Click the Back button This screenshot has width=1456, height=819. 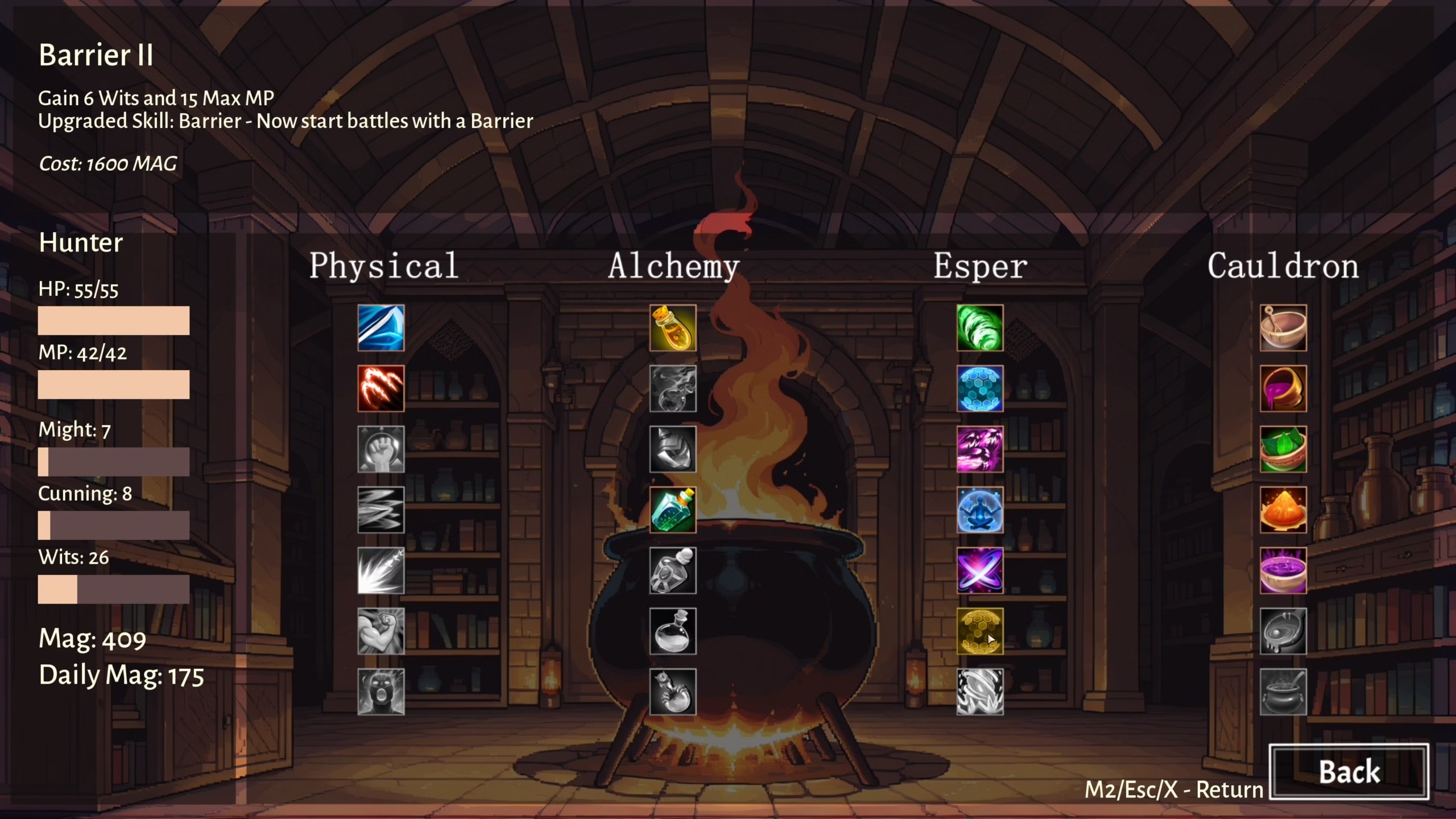pyautogui.click(x=1349, y=772)
